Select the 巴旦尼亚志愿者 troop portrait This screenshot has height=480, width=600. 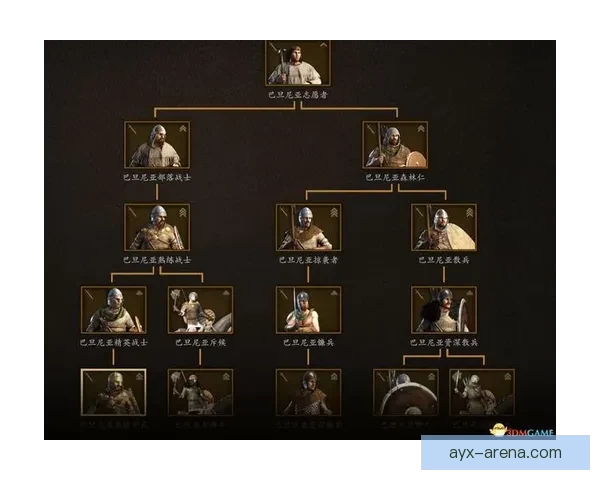pyautogui.click(x=298, y=62)
